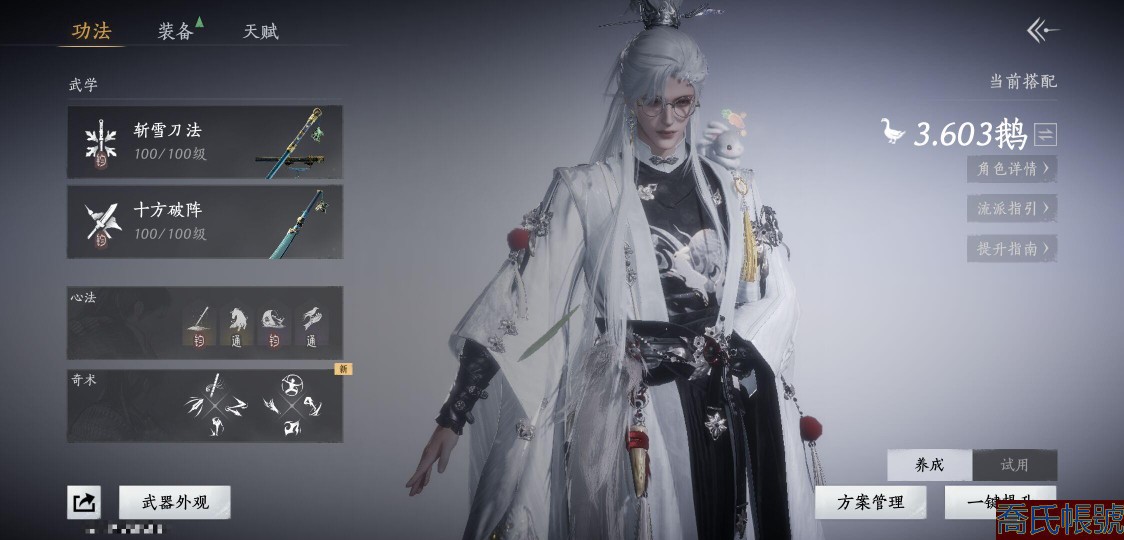Toggle the swap icon beside 3.603鹅

click(x=1045, y=134)
